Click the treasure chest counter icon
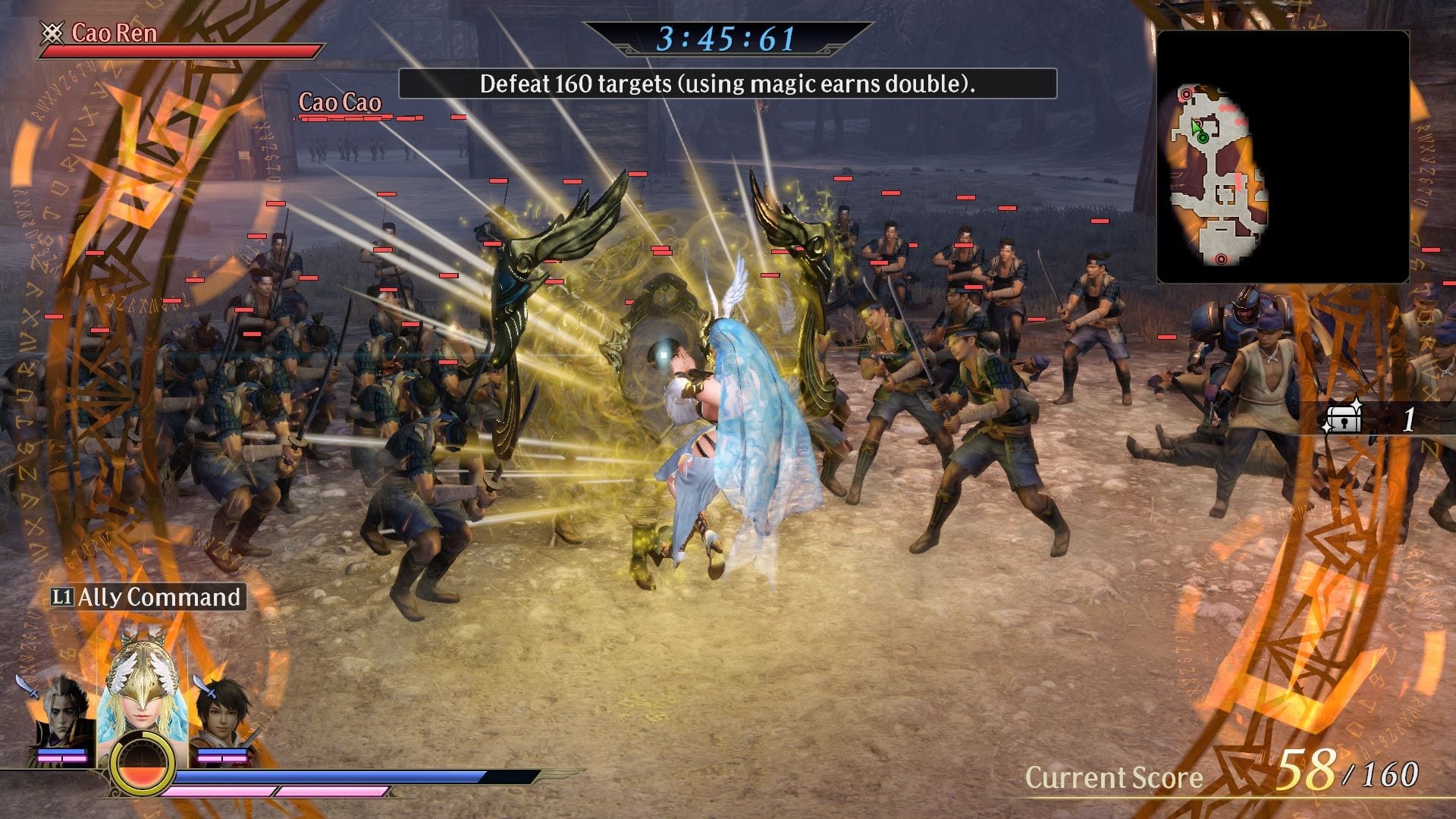The width and height of the screenshot is (1456, 819). pos(1342,419)
